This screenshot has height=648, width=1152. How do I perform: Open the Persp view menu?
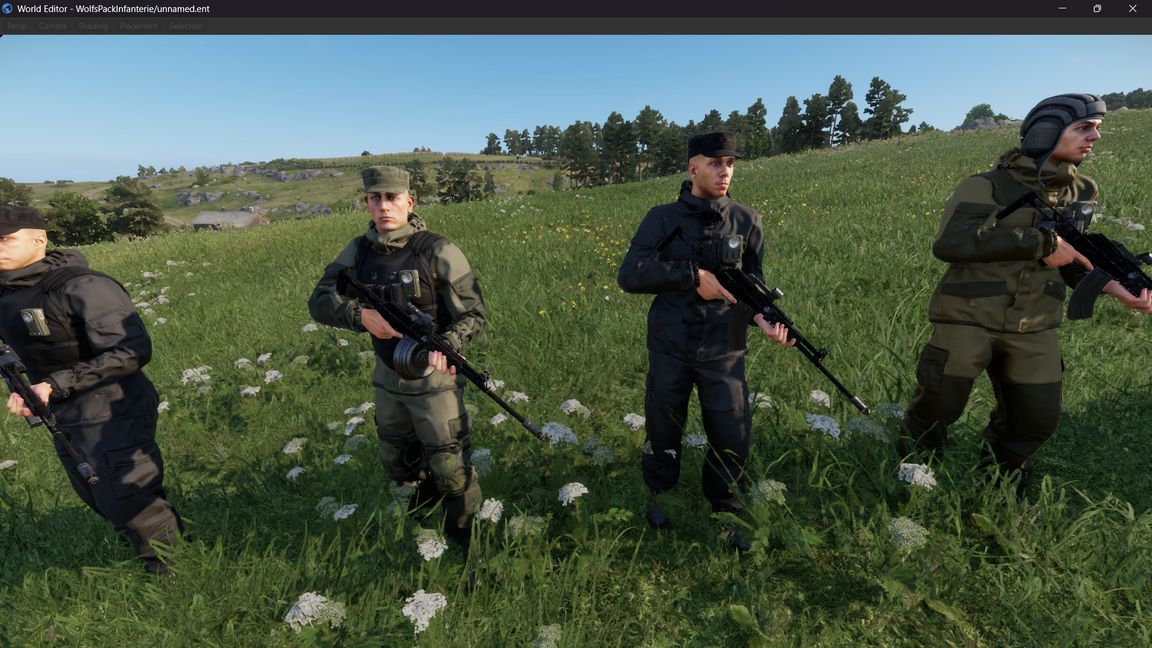pyautogui.click(x=17, y=26)
